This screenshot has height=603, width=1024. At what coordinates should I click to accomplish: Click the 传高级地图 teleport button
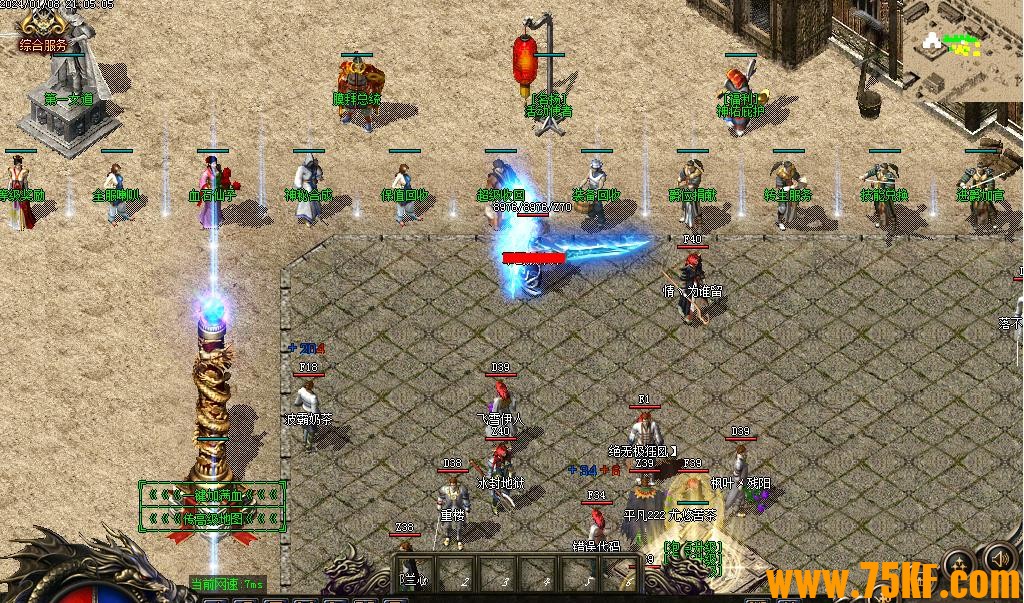click(212, 518)
